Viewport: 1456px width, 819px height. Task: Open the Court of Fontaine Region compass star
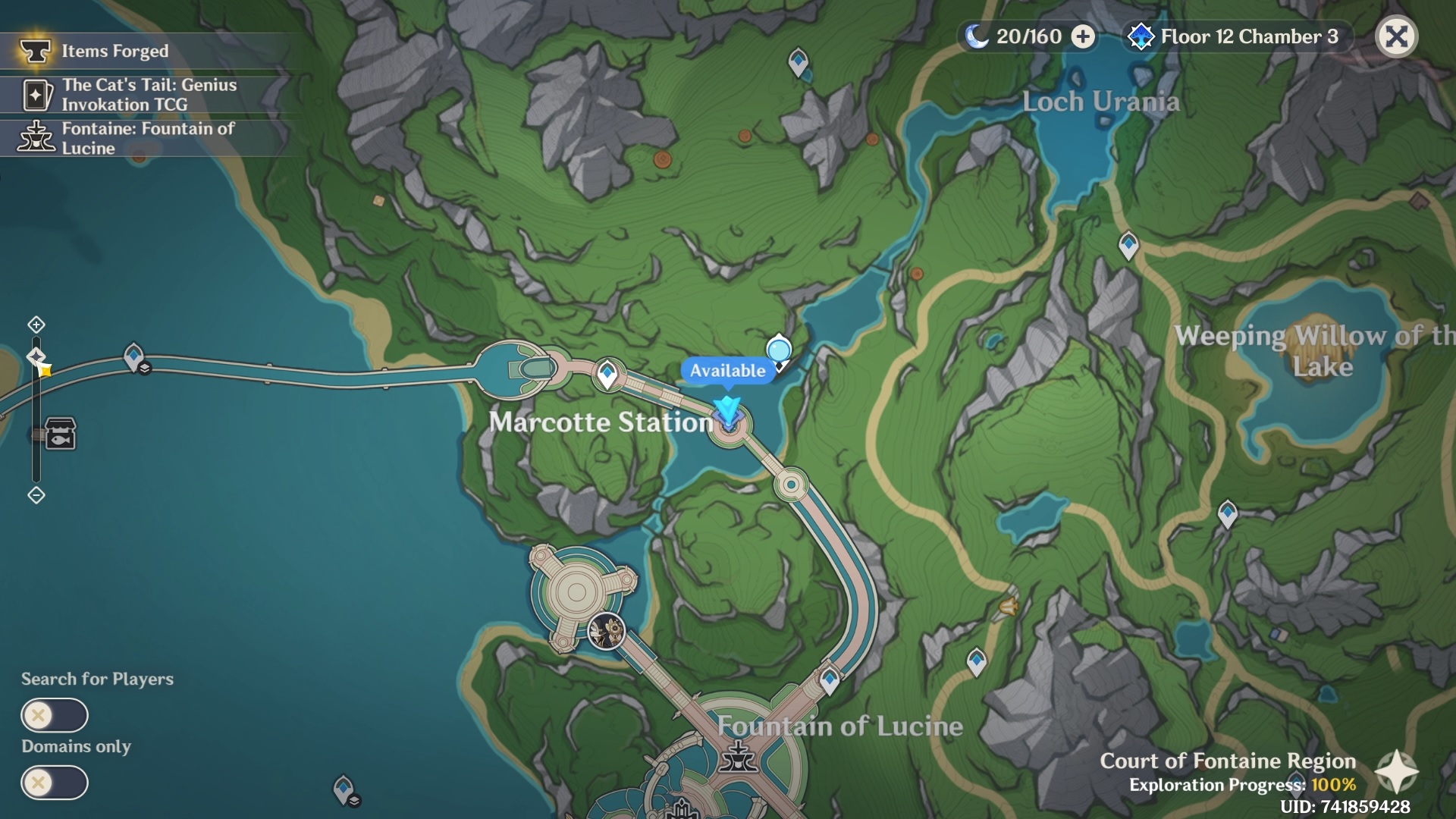point(1396,772)
